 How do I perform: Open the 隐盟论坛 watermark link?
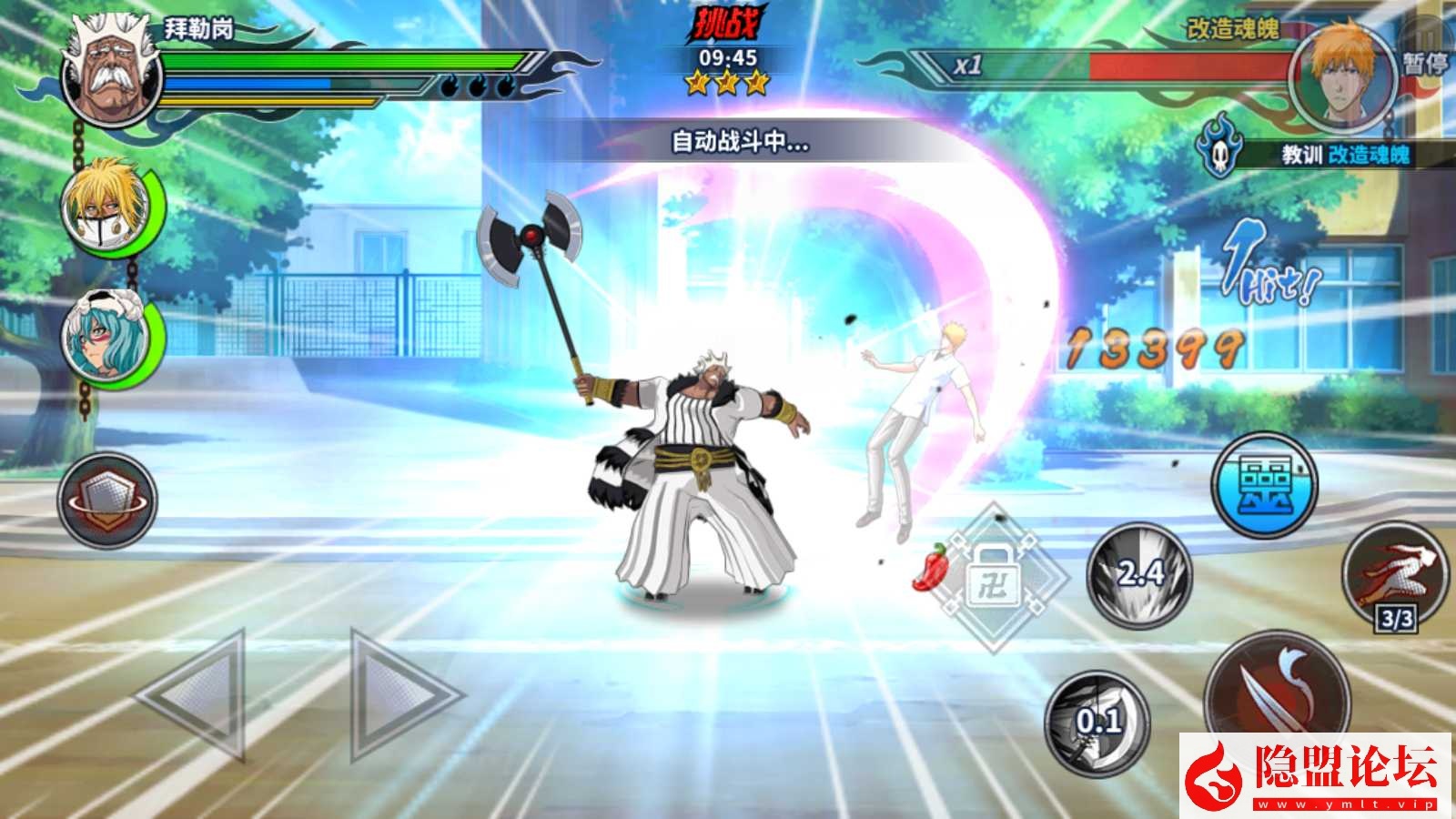pos(1315,773)
